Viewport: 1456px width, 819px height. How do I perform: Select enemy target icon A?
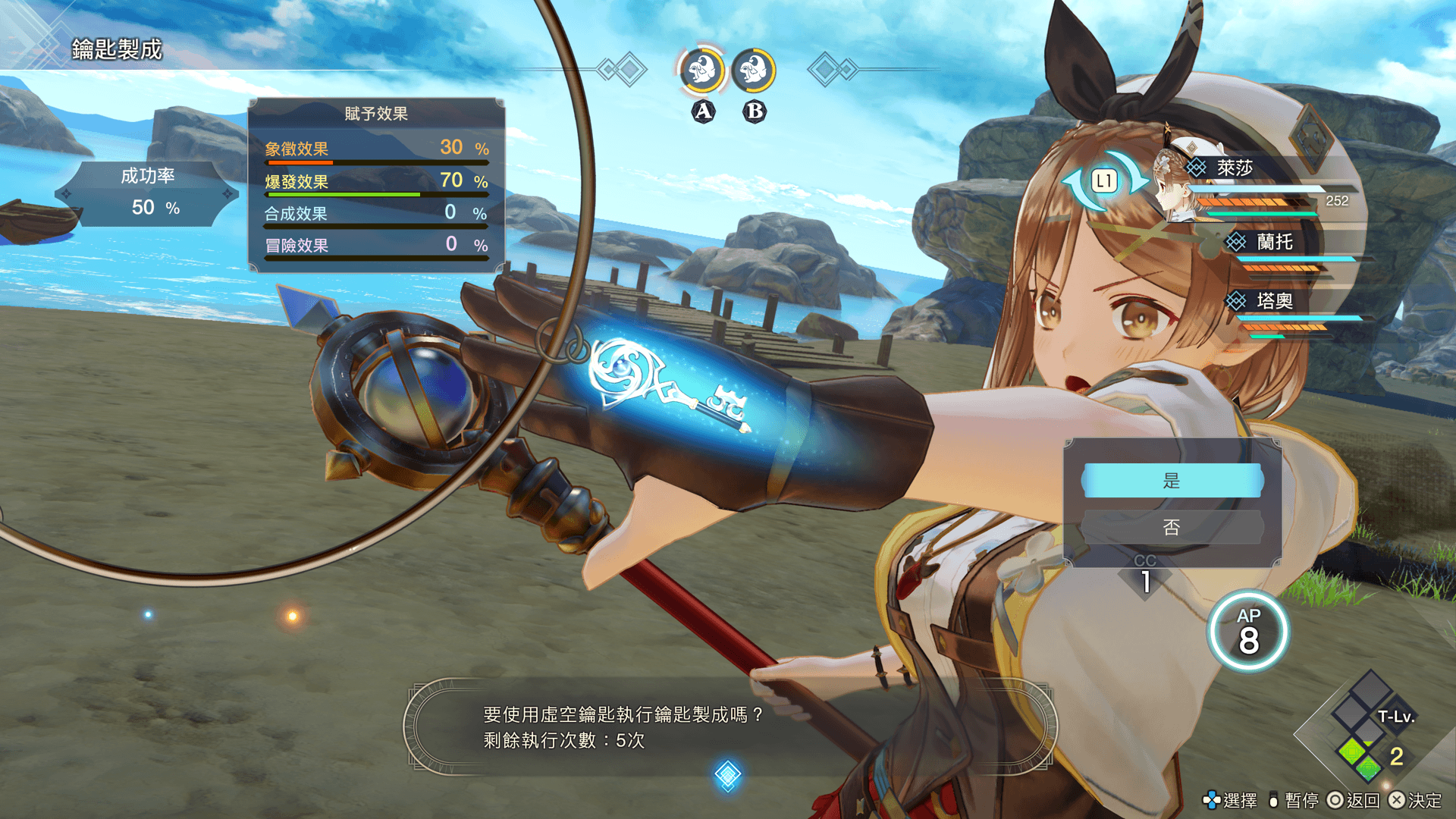pyautogui.click(x=702, y=71)
